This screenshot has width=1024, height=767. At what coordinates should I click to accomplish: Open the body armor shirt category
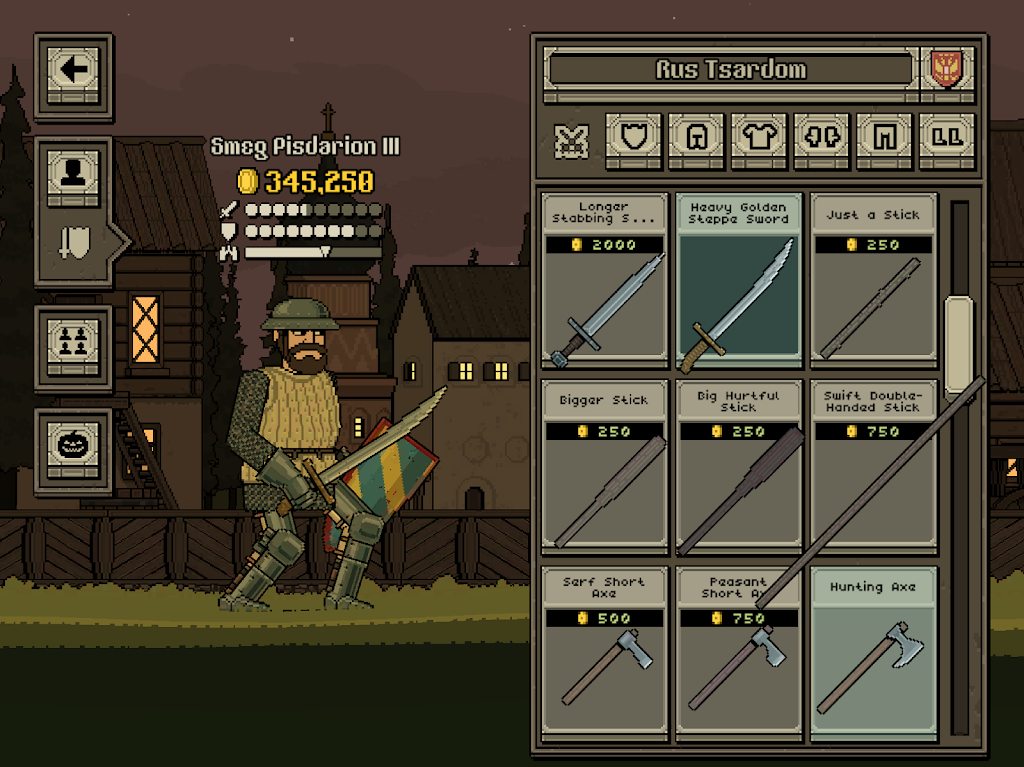coord(759,138)
